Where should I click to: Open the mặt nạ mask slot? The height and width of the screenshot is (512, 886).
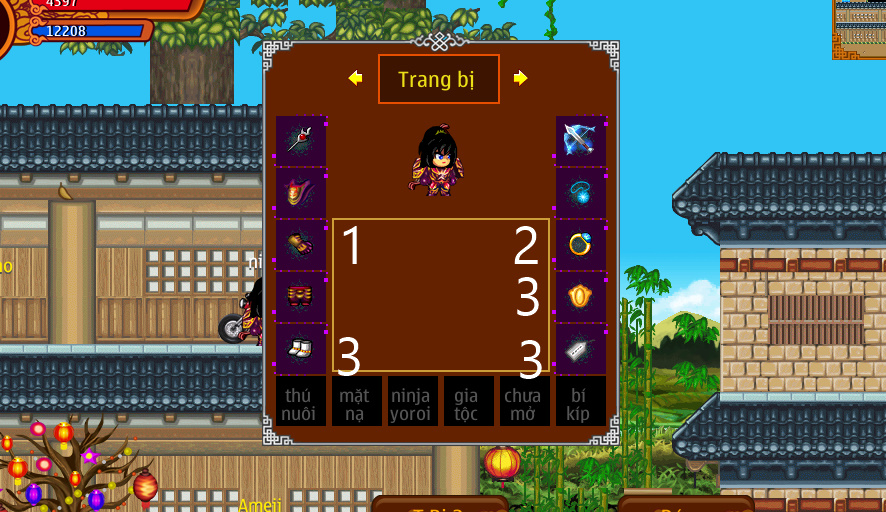356,401
